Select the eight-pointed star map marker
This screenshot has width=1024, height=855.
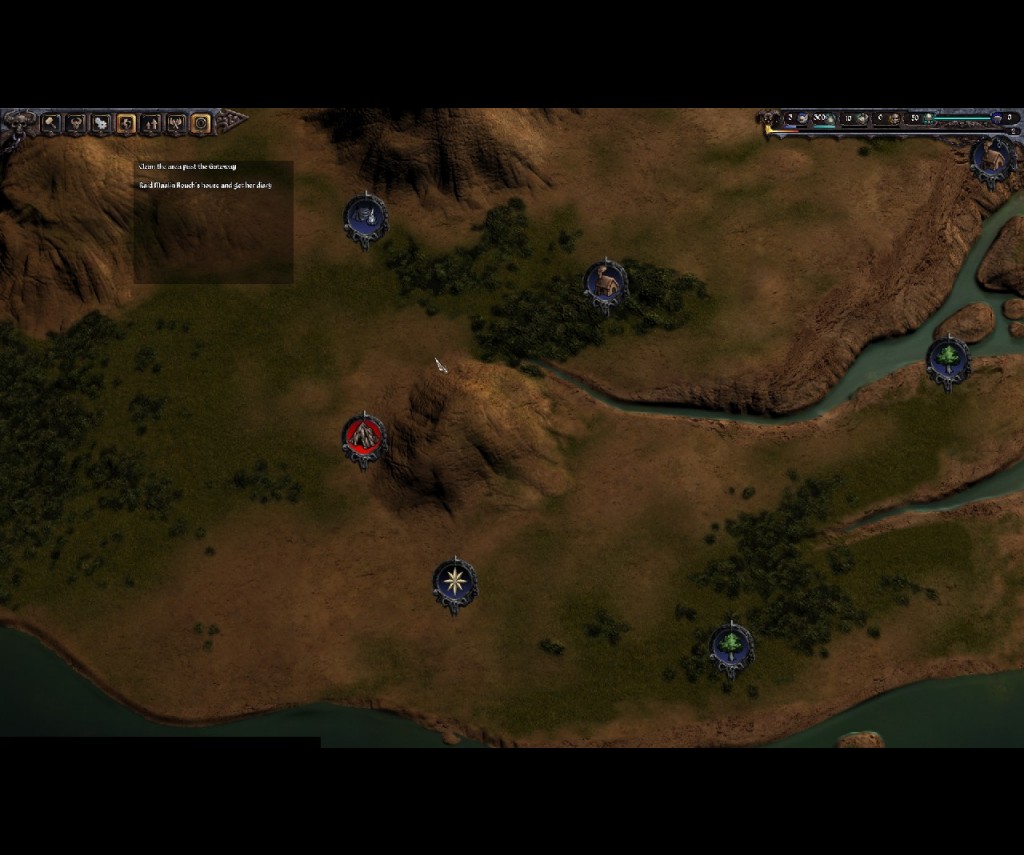pyautogui.click(x=455, y=581)
